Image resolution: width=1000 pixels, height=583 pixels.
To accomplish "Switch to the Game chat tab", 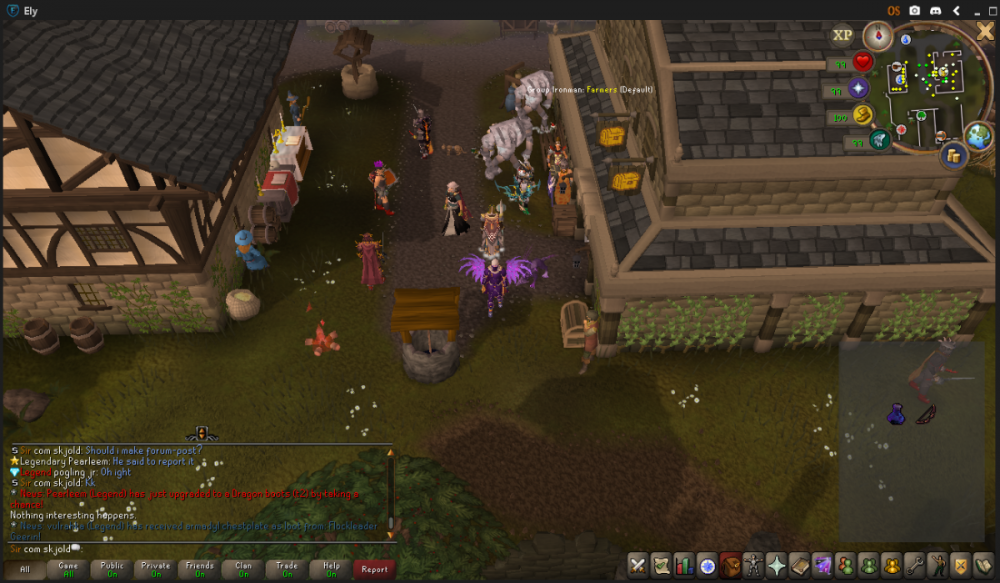I will (x=68, y=569).
